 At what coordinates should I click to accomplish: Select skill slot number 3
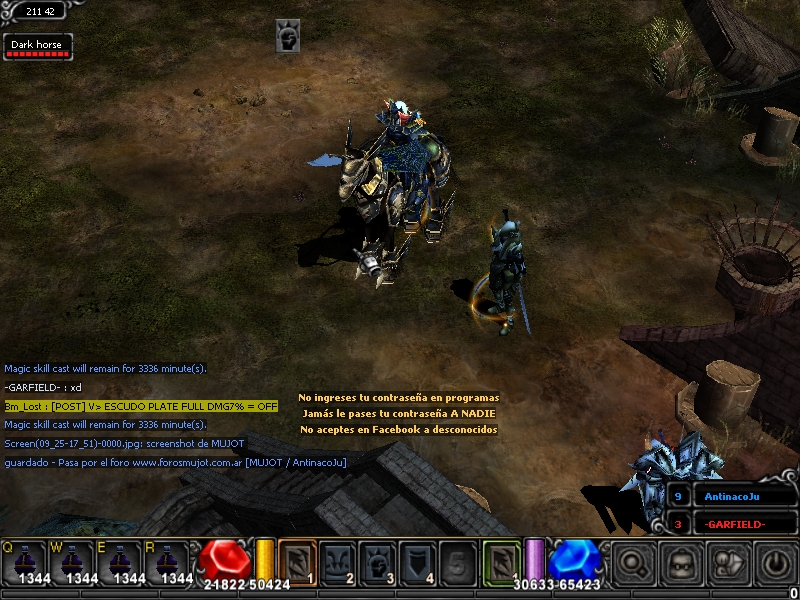378,561
